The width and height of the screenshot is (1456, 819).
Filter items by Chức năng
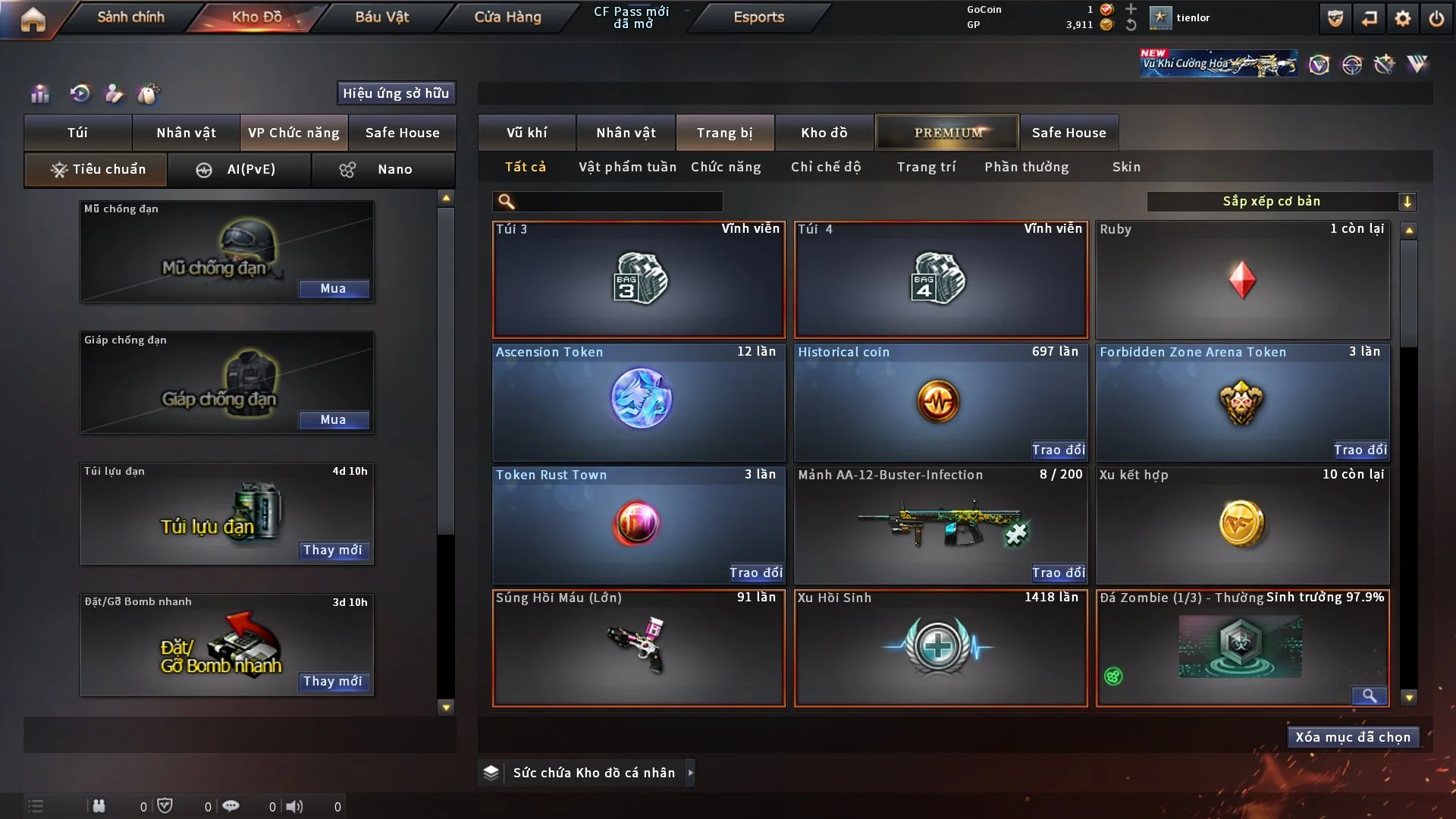[x=726, y=167]
